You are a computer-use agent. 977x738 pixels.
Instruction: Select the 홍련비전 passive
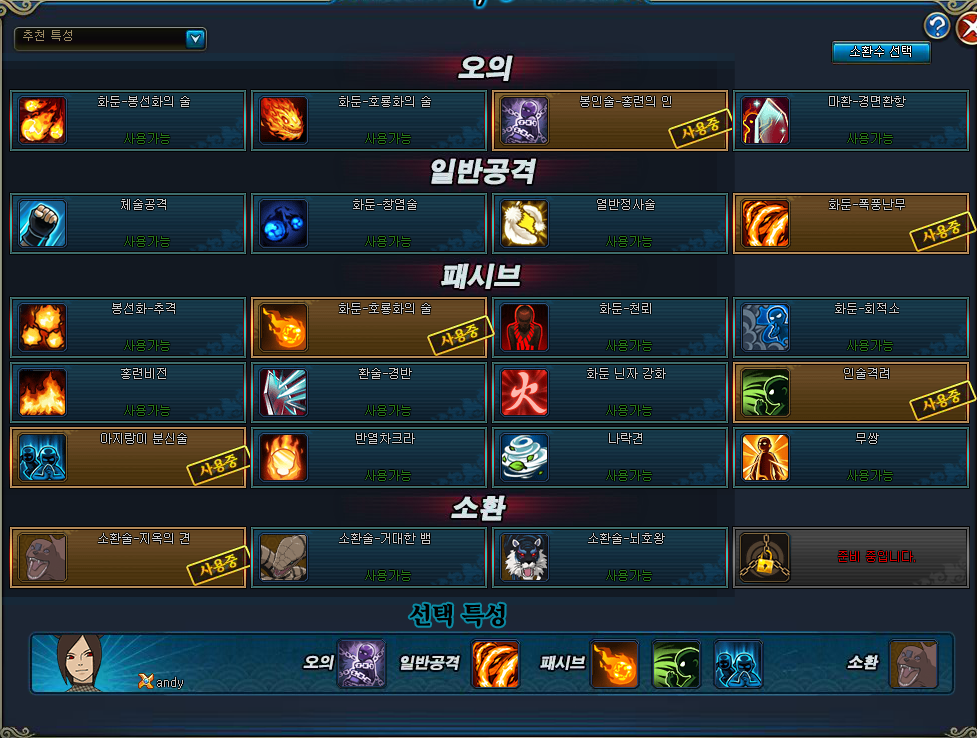tap(128, 393)
